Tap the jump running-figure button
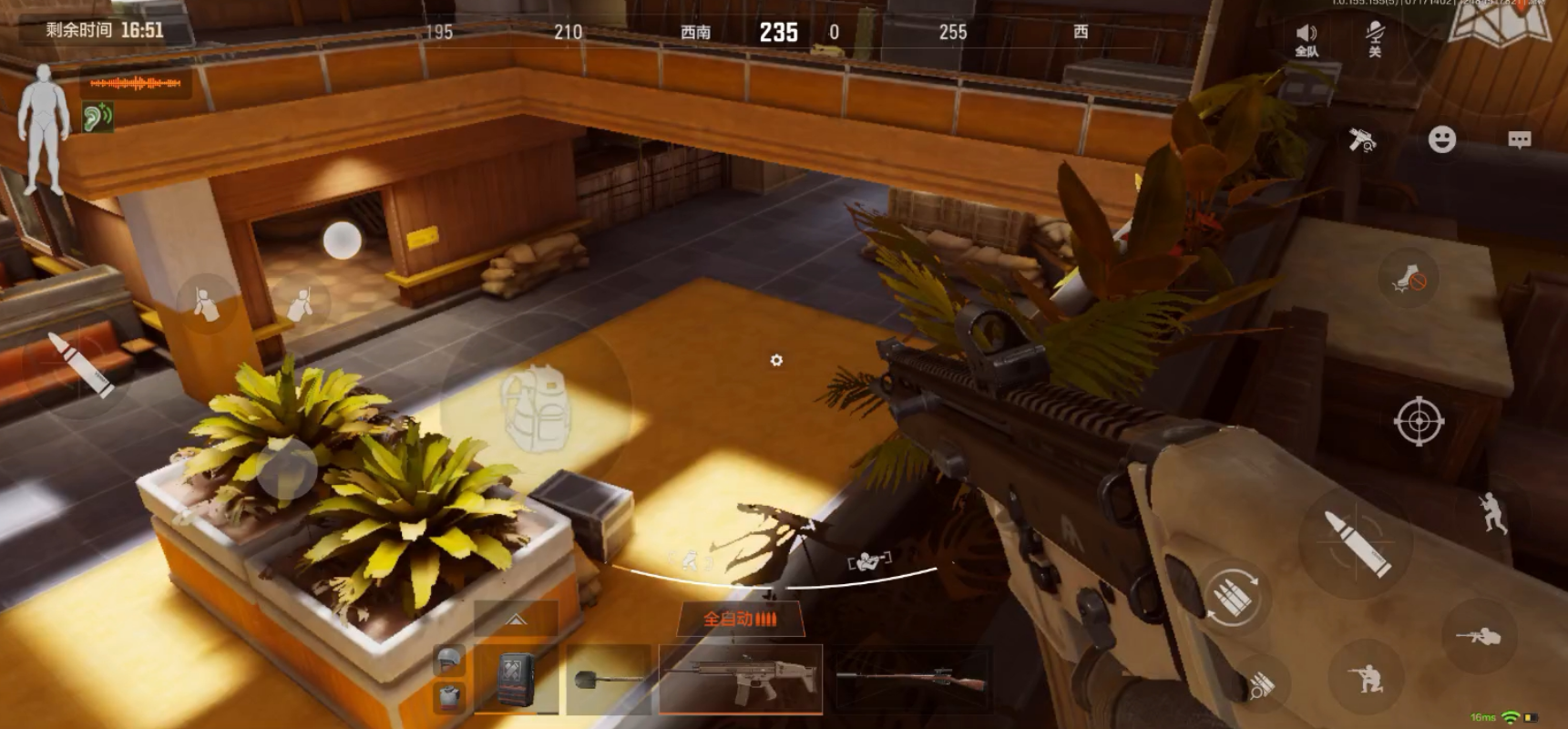This screenshot has height=729, width=1568. tap(1492, 511)
